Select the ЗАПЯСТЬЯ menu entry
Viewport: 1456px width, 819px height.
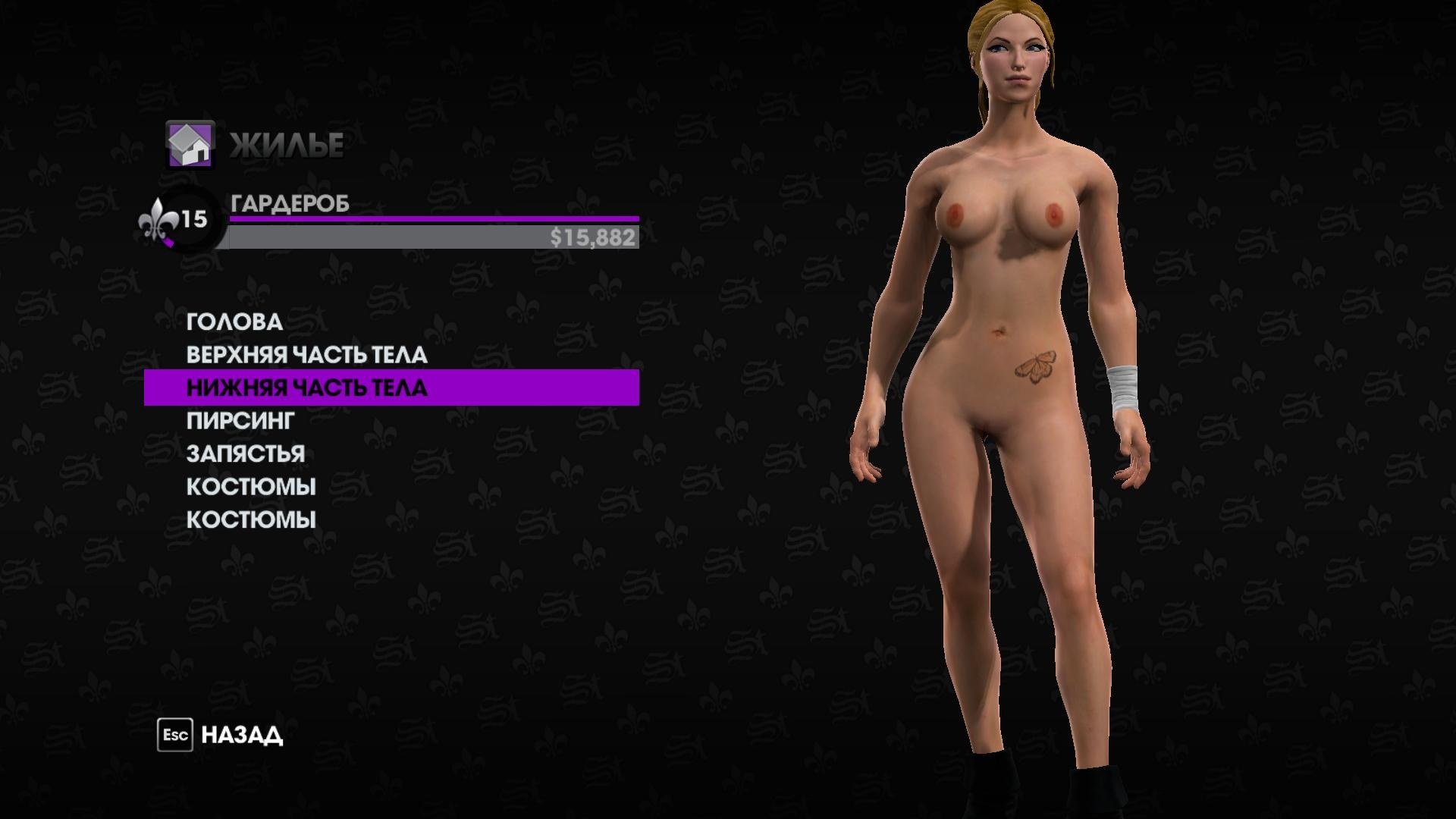point(246,453)
